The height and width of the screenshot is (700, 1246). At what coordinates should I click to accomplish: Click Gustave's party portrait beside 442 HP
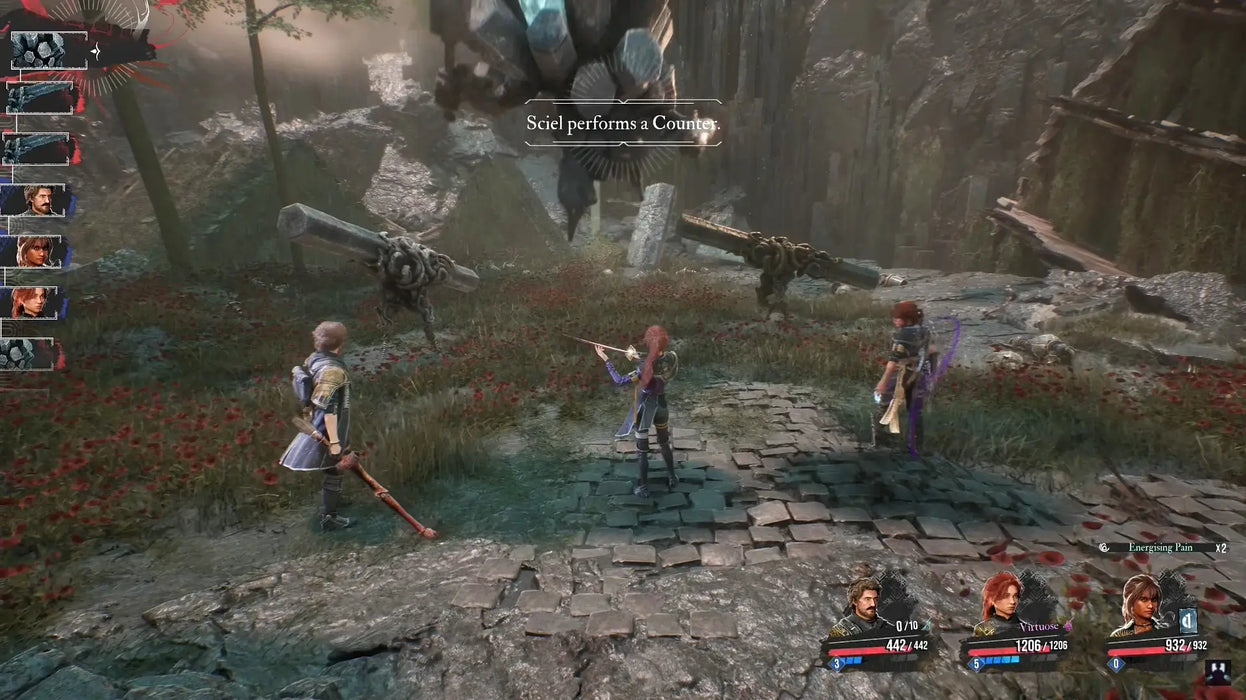tap(867, 600)
